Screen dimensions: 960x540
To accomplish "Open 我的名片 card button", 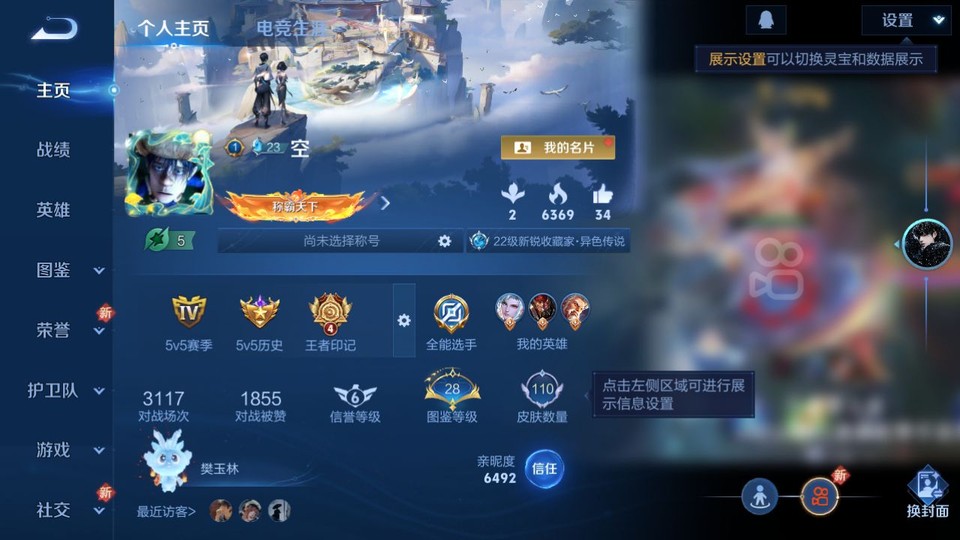I will (x=558, y=147).
